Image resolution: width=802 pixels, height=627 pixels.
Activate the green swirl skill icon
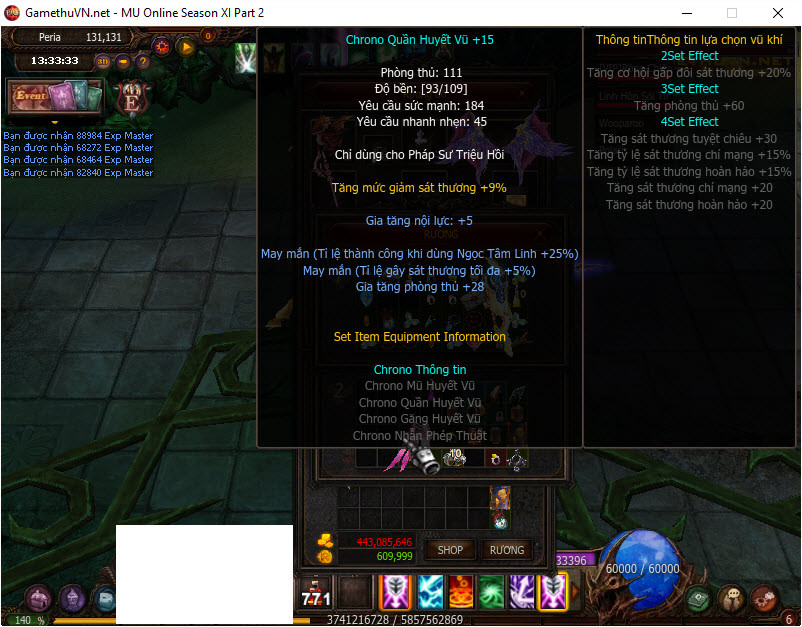coord(491,592)
